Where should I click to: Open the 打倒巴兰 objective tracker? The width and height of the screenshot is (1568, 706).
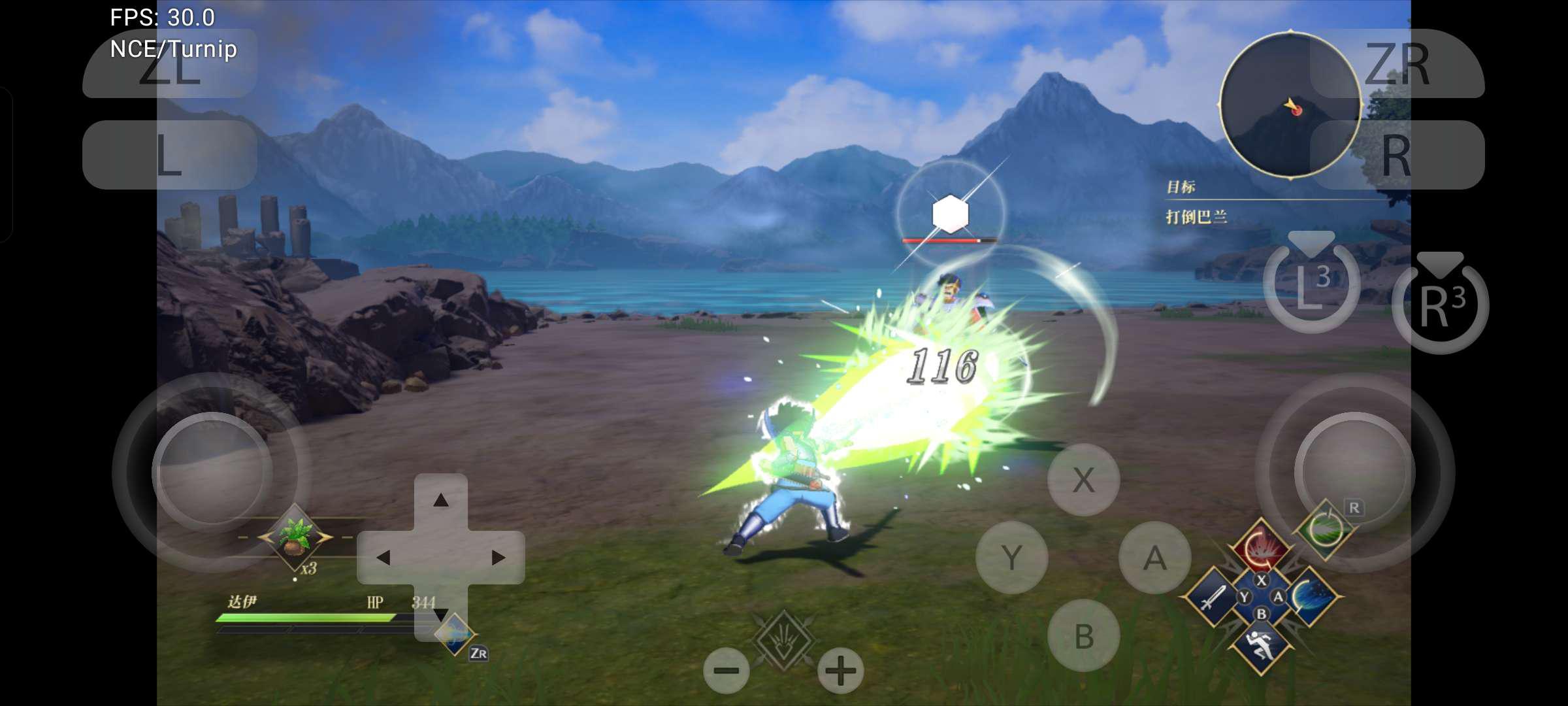(x=1197, y=216)
